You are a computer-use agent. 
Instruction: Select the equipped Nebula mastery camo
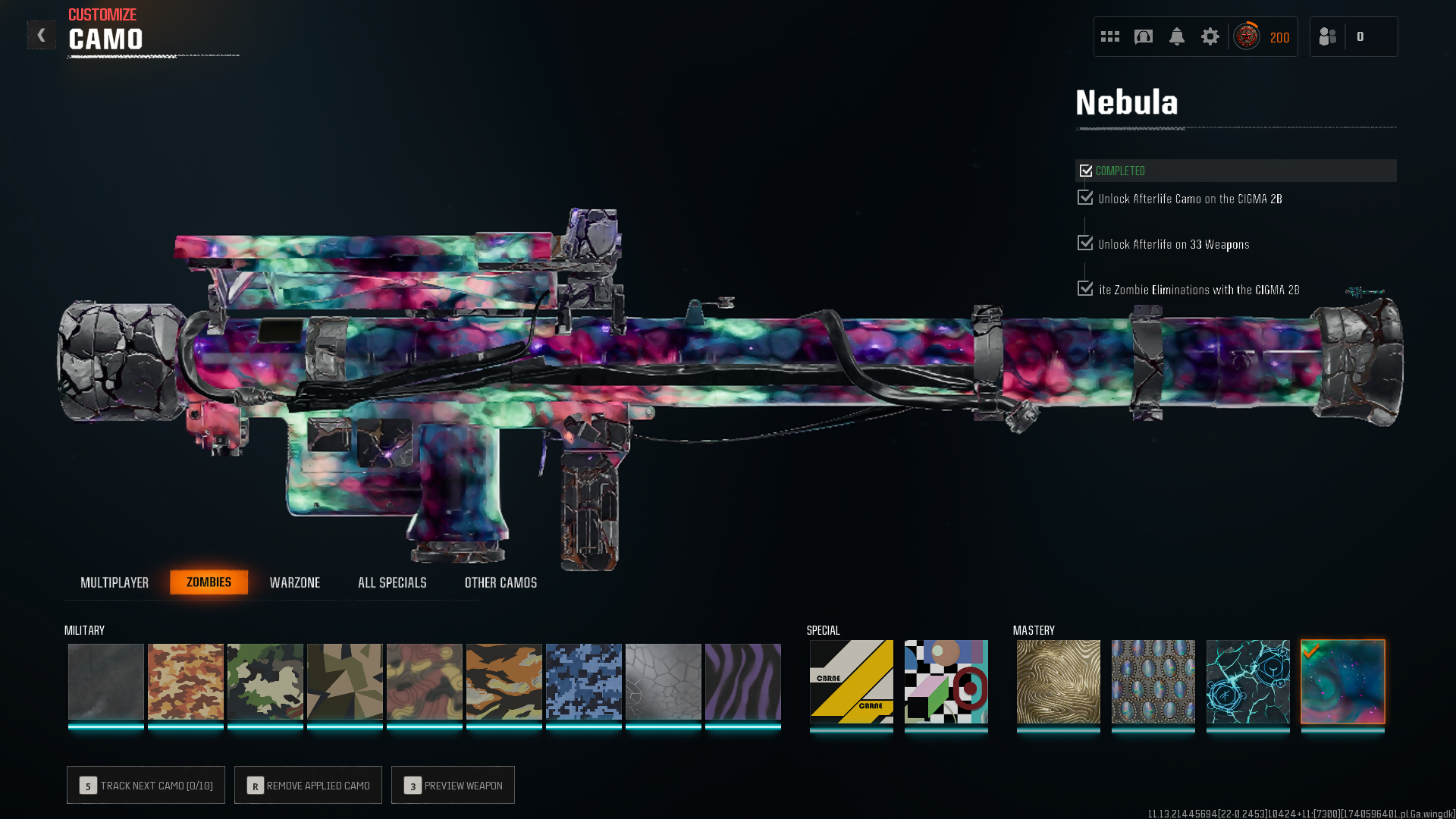click(1343, 681)
